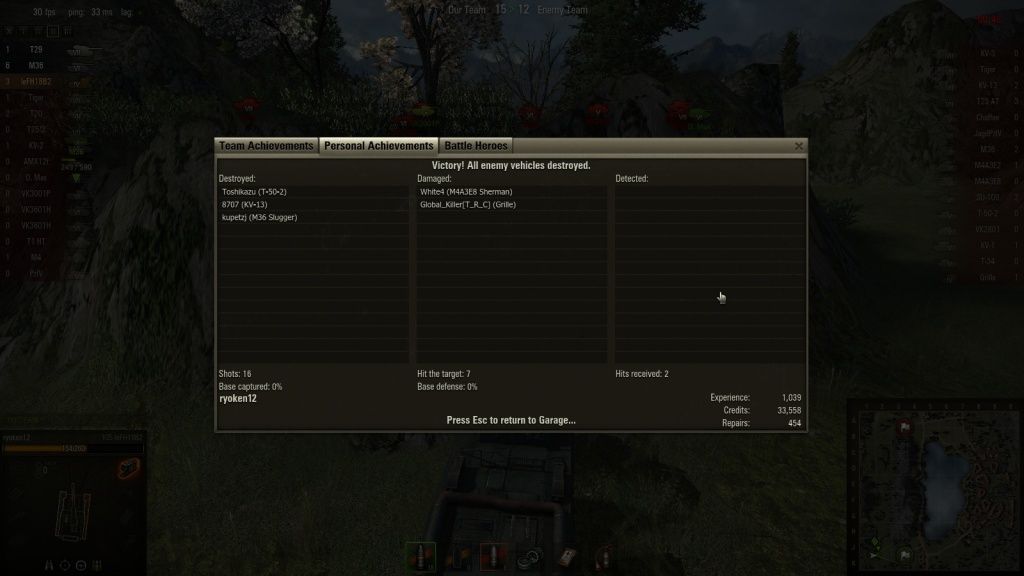The image size is (1024, 576).
Task: Select destroyed entry Toshikazu (T-50-2)
Action: tap(254, 191)
